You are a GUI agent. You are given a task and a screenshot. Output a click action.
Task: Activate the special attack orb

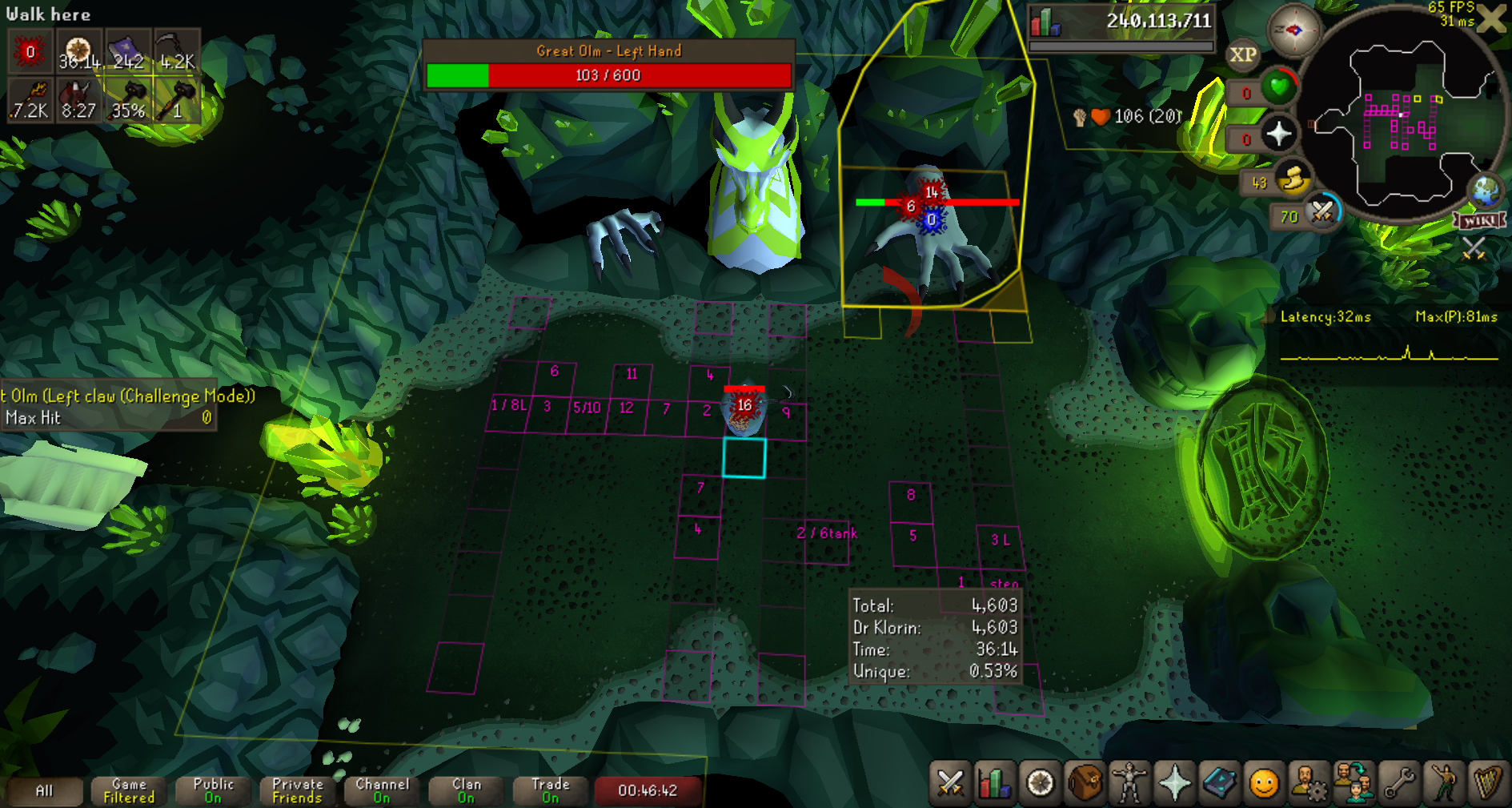(1322, 215)
